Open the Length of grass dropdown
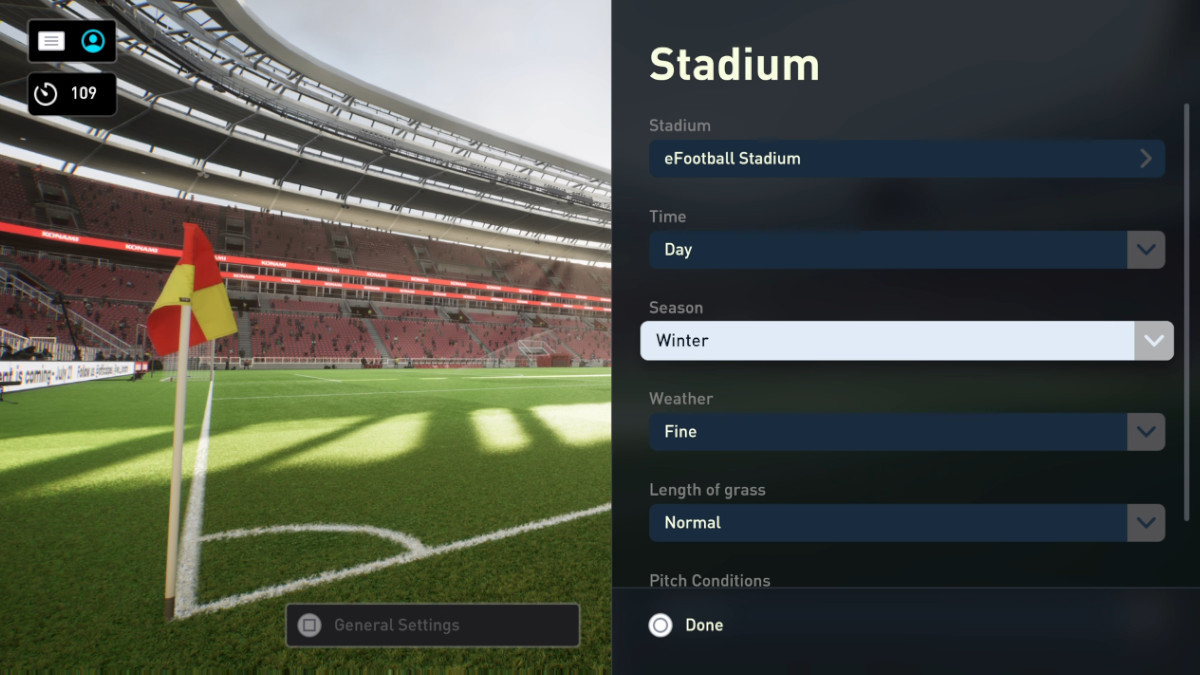The height and width of the screenshot is (675, 1200). click(906, 523)
